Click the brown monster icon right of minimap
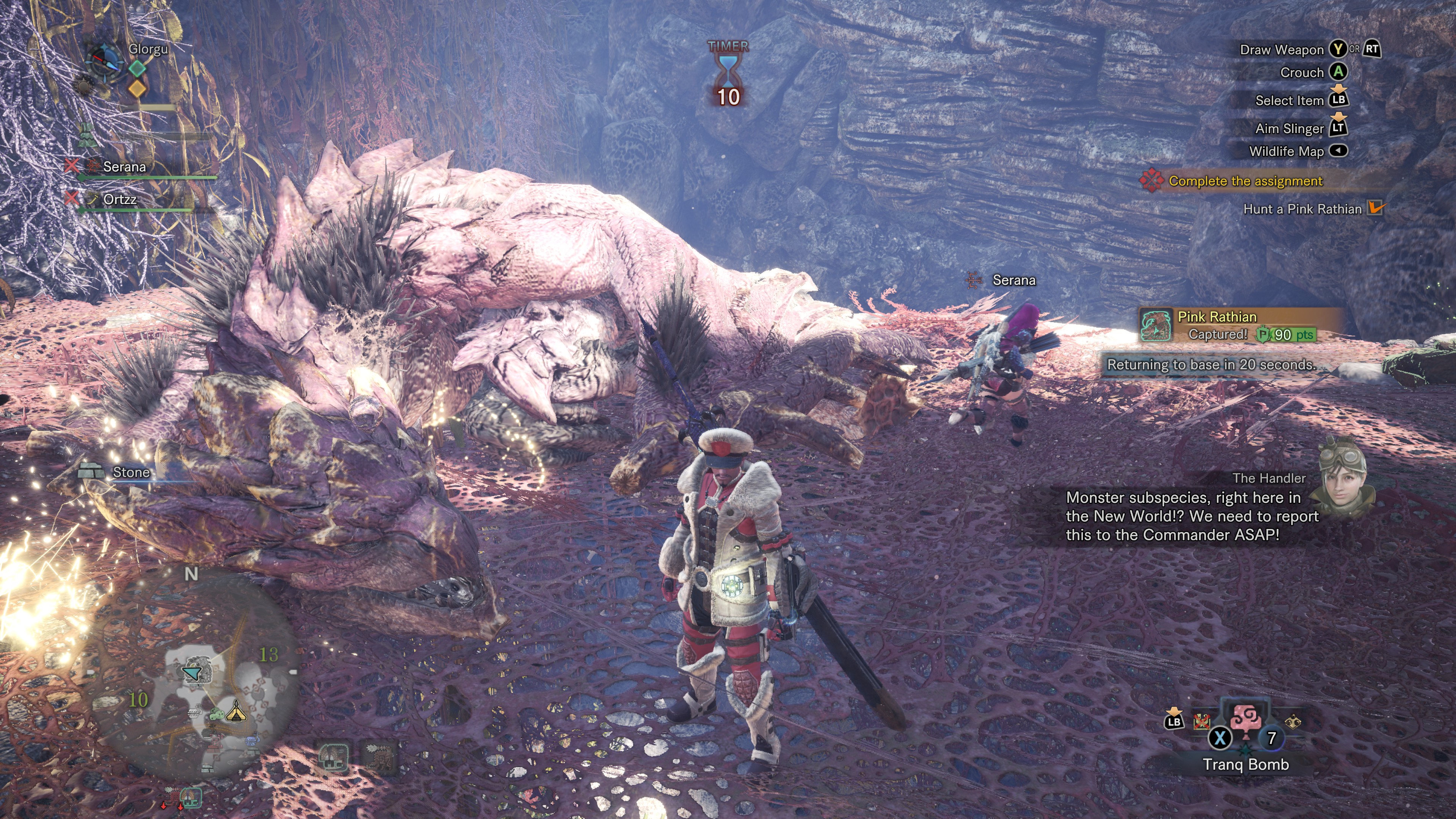This screenshot has height=819, width=1456. point(379,756)
